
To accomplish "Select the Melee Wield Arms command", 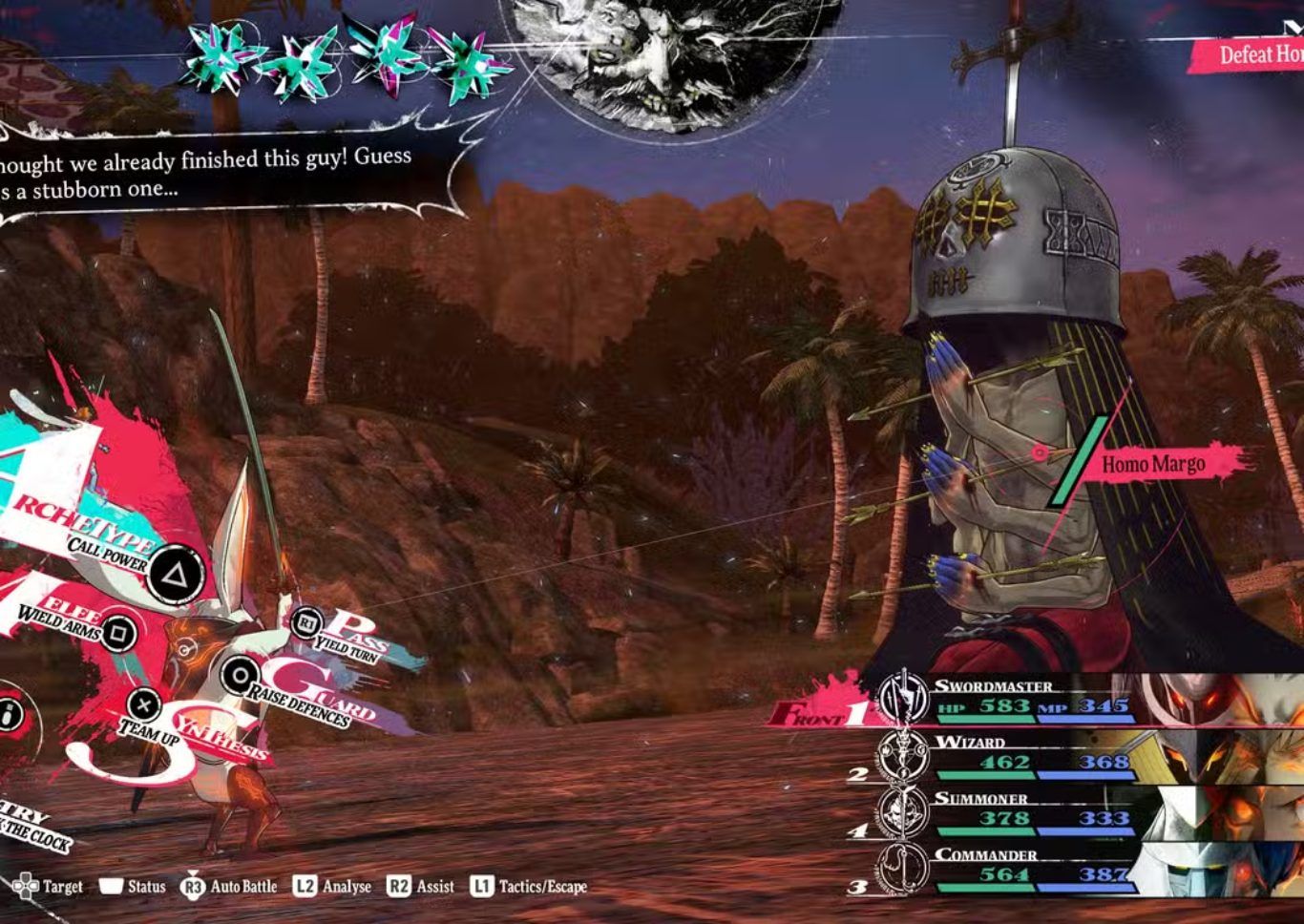I will click(118, 631).
